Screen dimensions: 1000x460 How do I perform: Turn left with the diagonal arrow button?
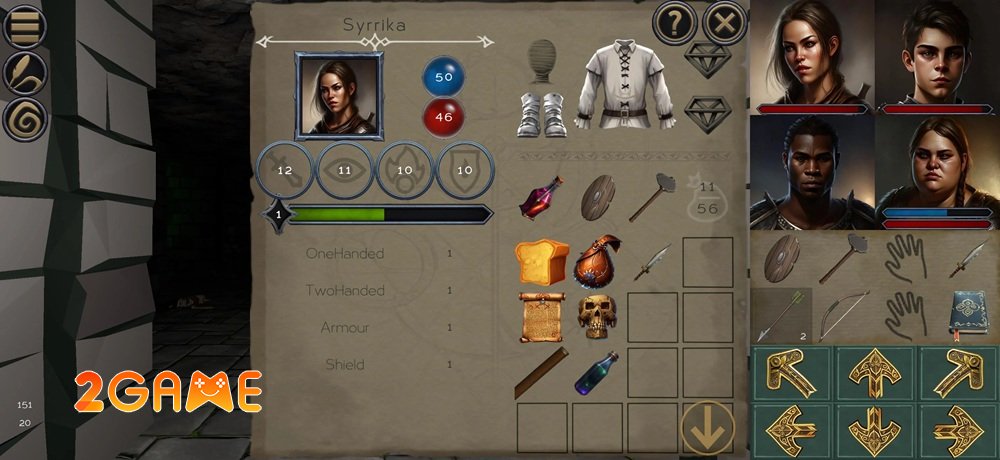tap(791, 372)
